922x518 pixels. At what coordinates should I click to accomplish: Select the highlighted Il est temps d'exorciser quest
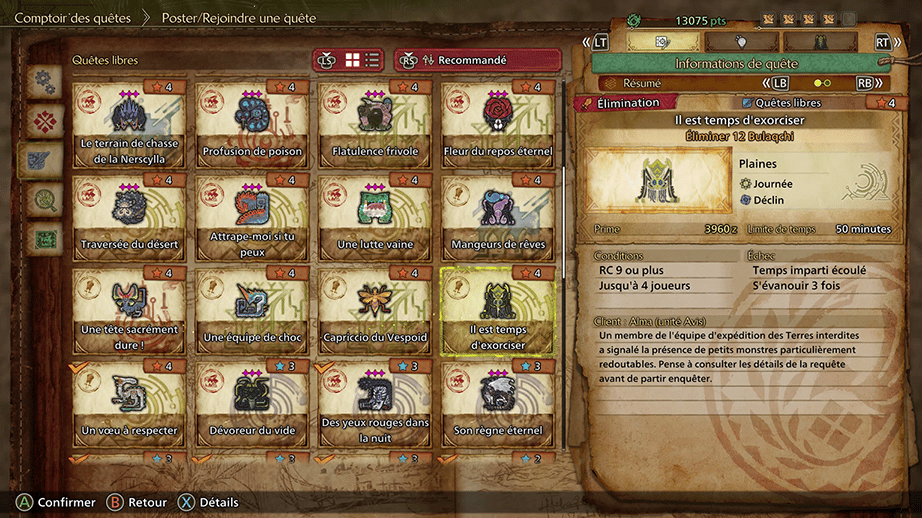tap(498, 310)
